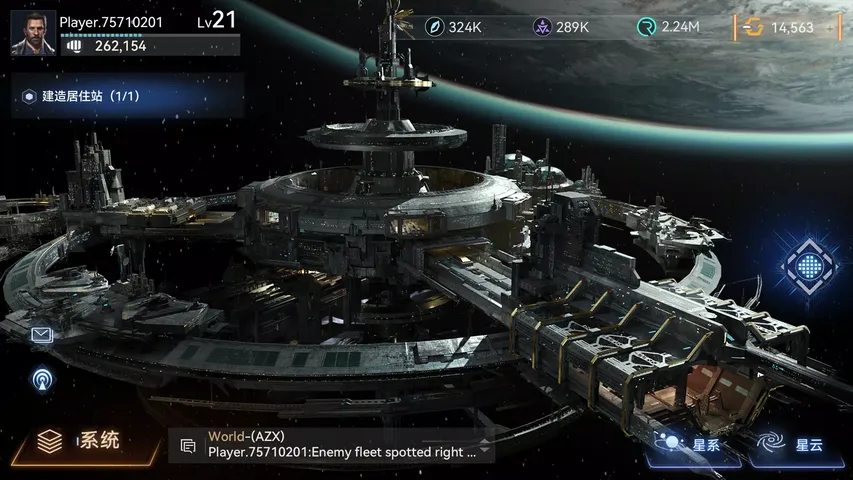Viewport: 853px width, 480px height.
Task: Open the 系统 system menu
Action: (80, 440)
